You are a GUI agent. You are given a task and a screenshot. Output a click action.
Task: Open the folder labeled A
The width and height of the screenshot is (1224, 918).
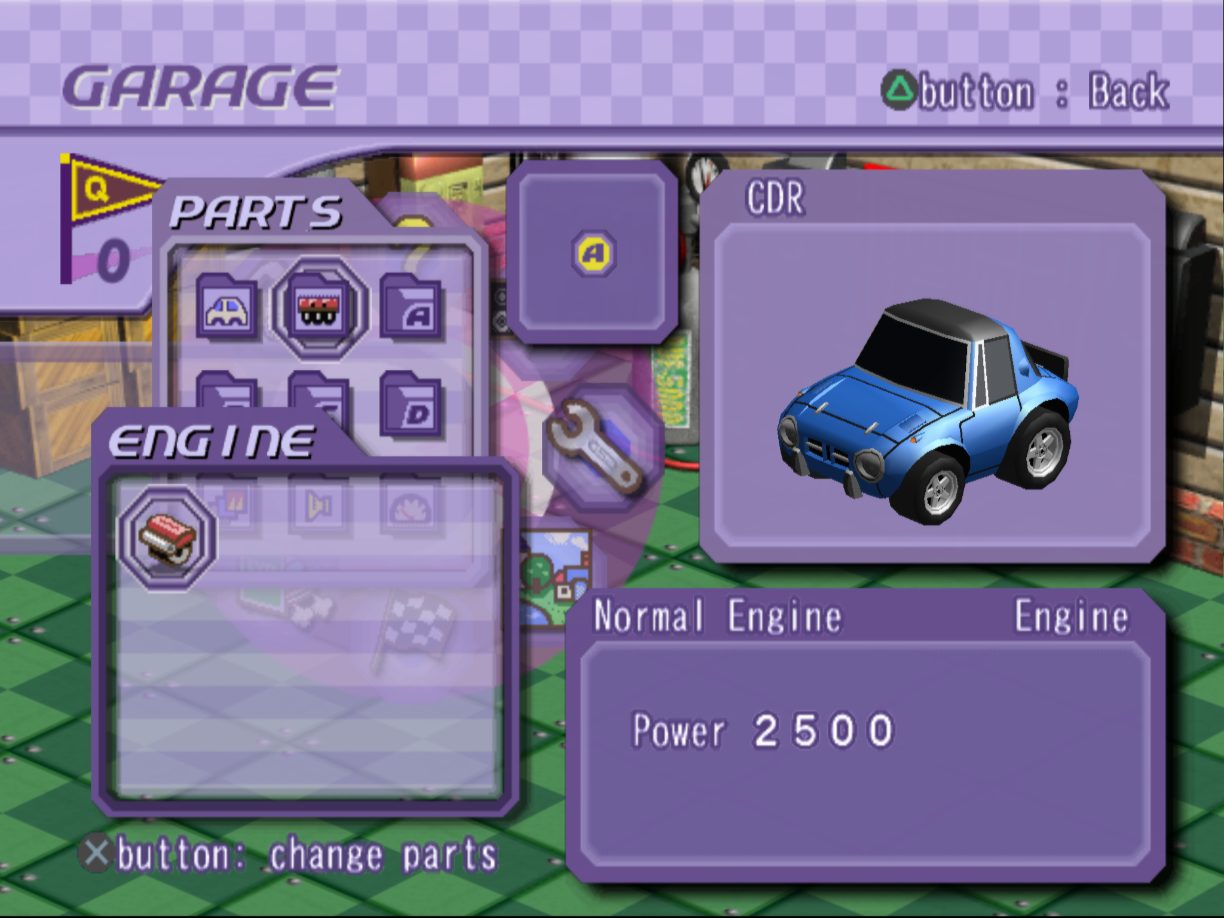(x=411, y=308)
